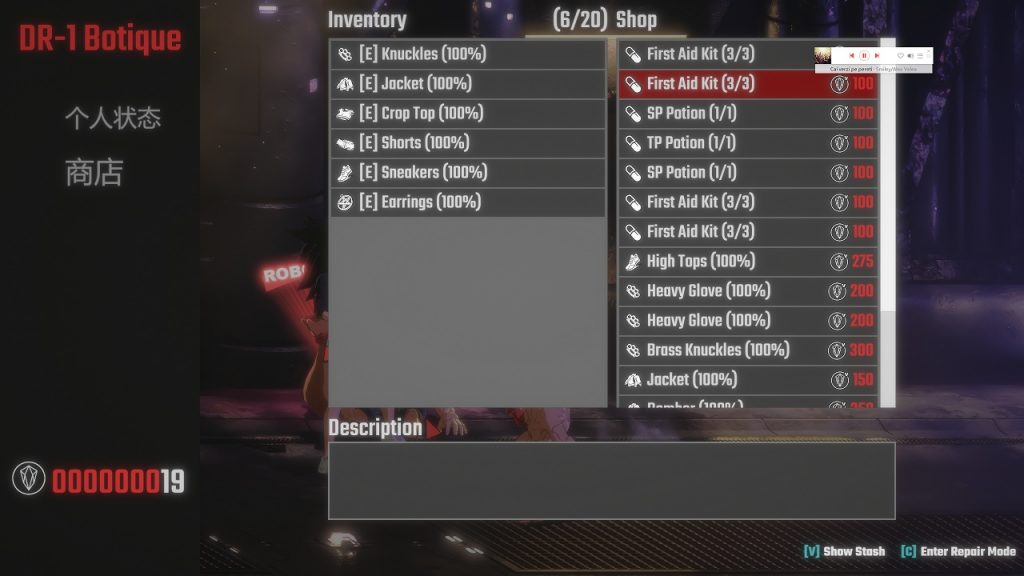Select the equipped Shorts row

(467, 143)
